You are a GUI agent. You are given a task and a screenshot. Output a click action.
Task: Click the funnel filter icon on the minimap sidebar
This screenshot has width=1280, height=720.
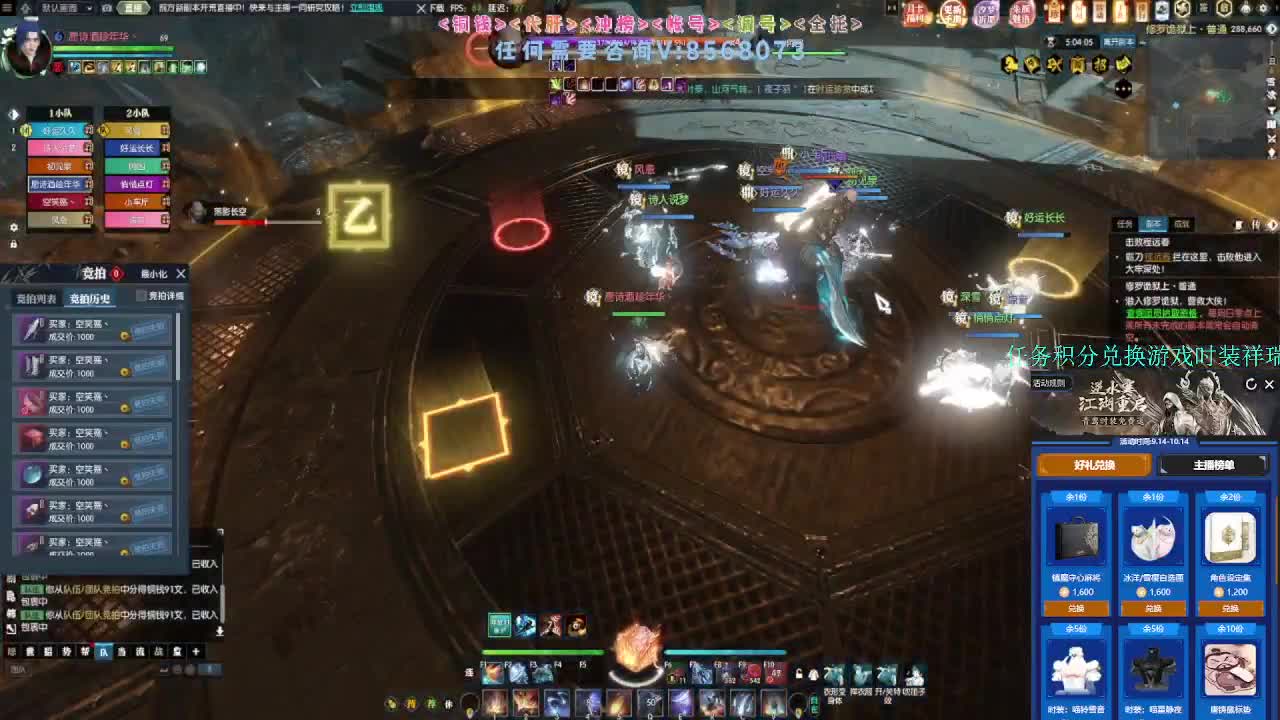point(1271,110)
